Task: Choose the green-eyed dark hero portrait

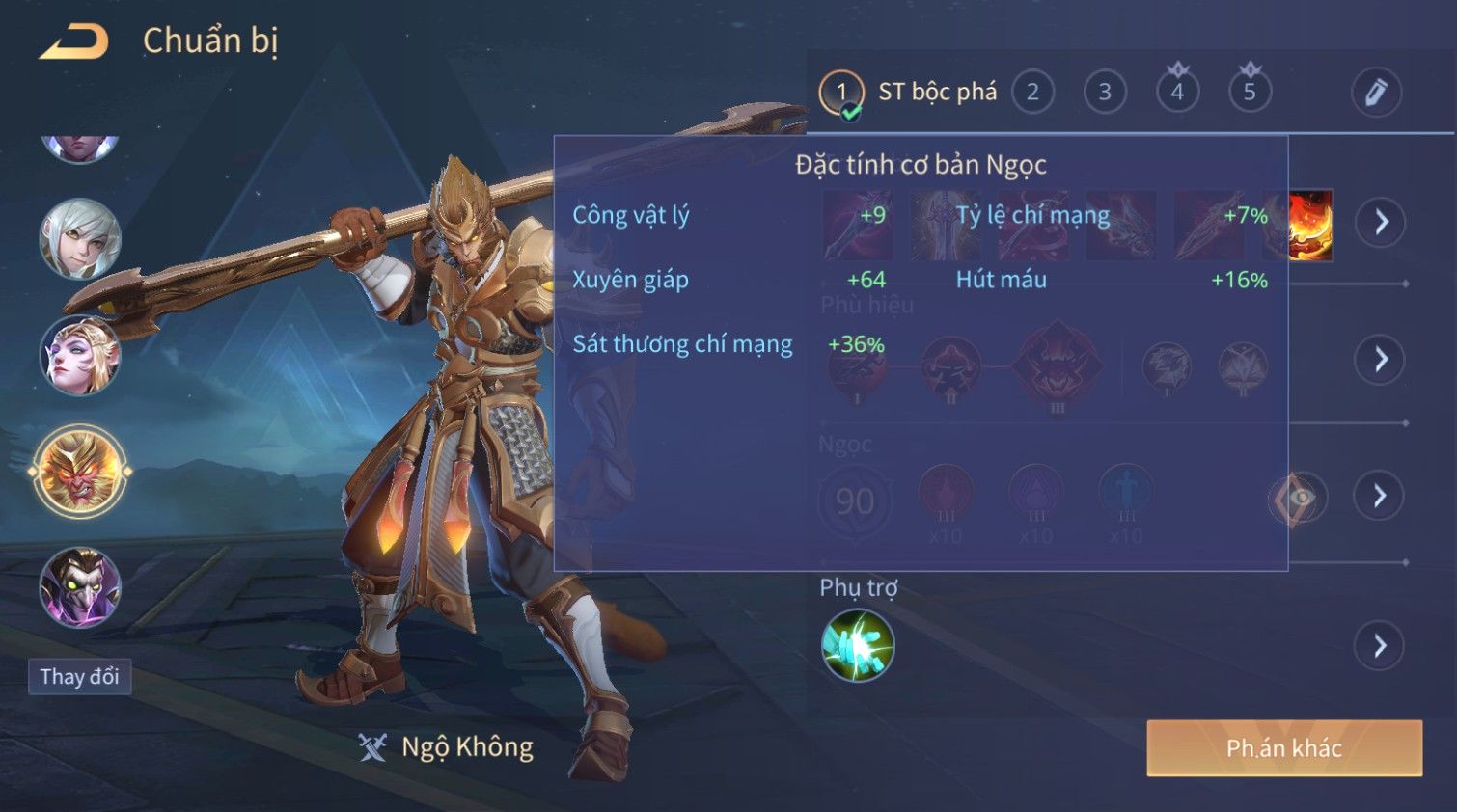Action: (x=80, y=588)
